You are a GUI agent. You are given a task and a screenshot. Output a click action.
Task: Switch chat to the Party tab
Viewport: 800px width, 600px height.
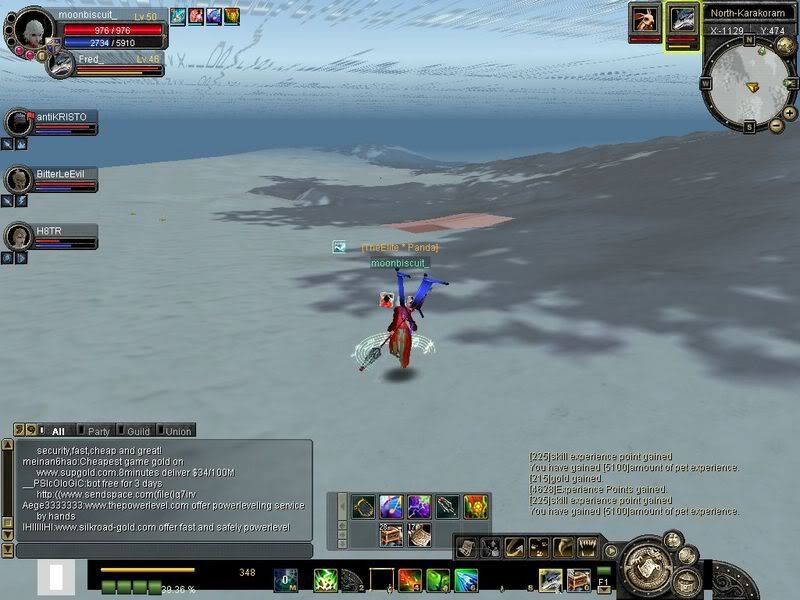click(99, 431)
